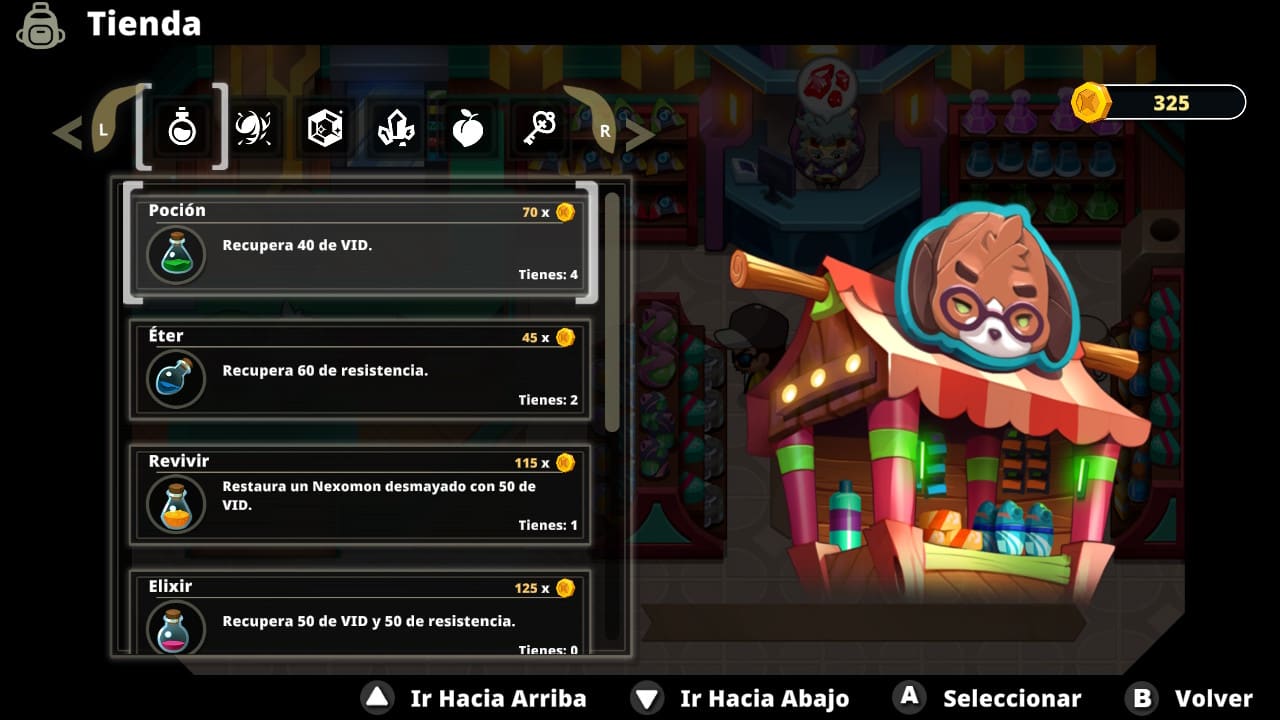
Task: Open the keys category icon
Action: click(538, 126)
